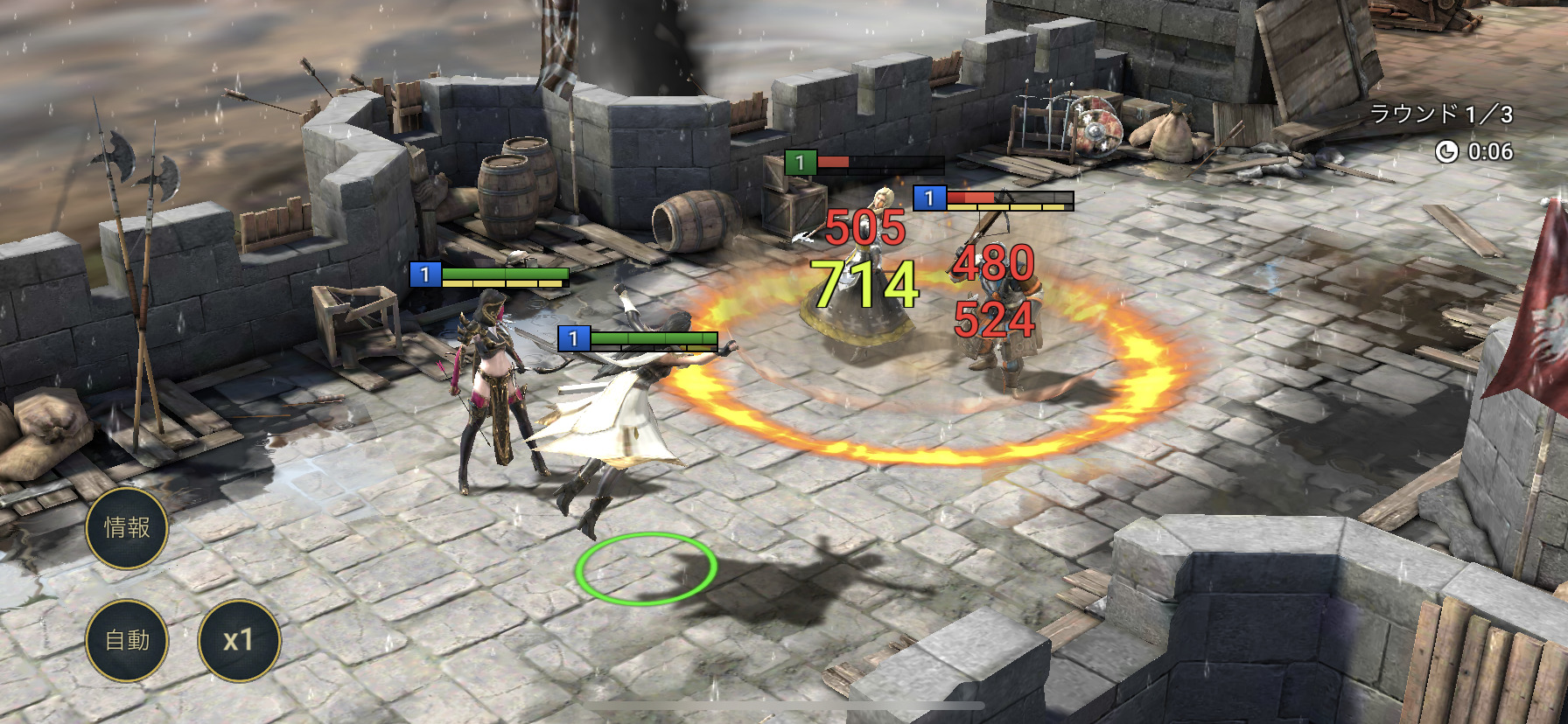Open the 情報 info panel
The image size is (1568, 724).
click(x=127, y=527)
